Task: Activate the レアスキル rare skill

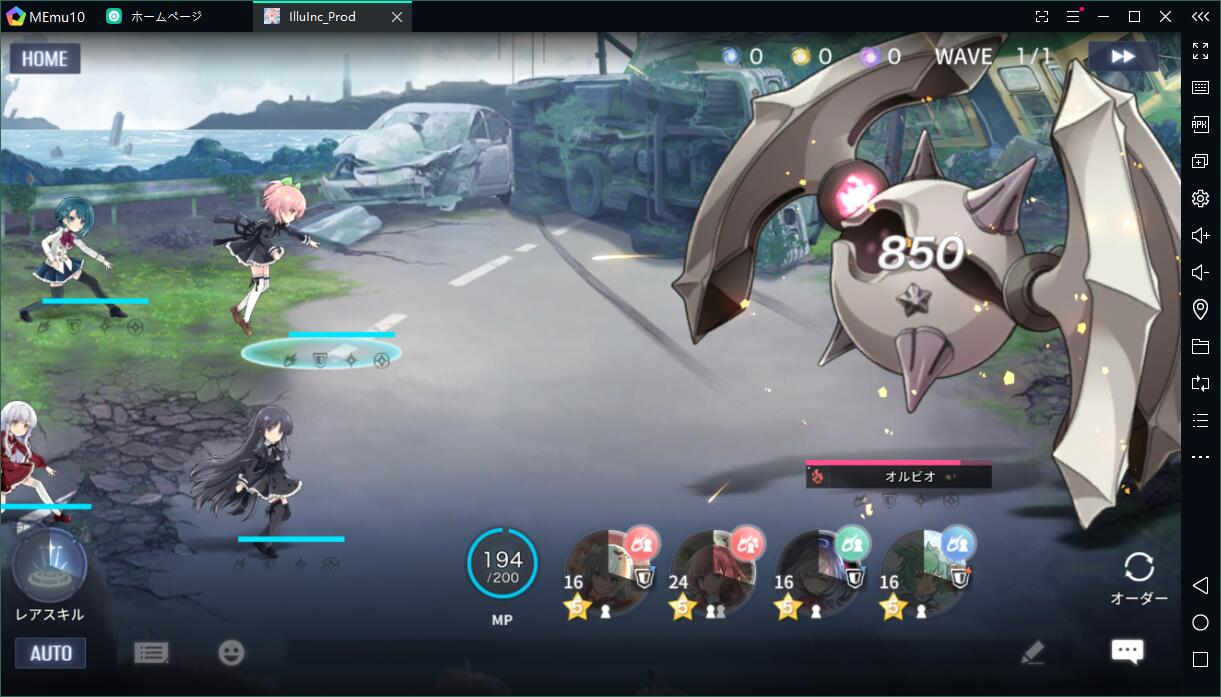Action: (49, 567)
